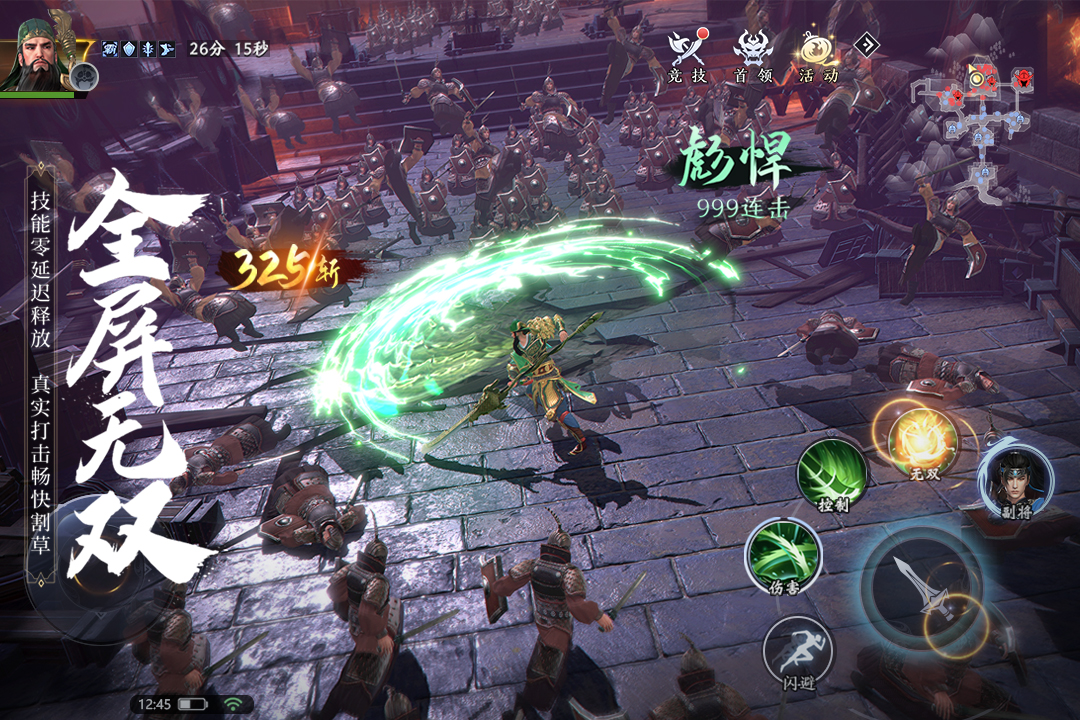The width and height of the screenshot is (1080, 720).
Task: Click the round beast-mask icon beside the portrait
Action: click(x=85, y=74)
